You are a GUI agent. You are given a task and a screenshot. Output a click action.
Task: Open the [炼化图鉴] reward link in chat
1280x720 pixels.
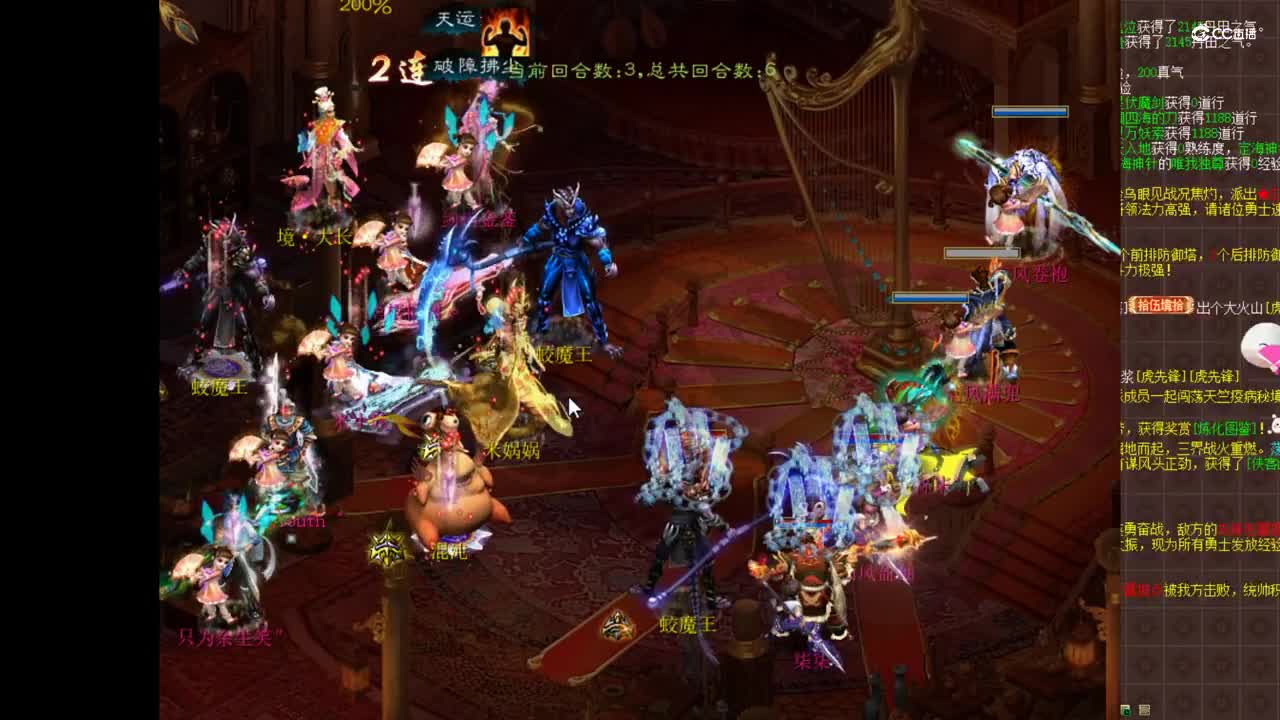1225,426
